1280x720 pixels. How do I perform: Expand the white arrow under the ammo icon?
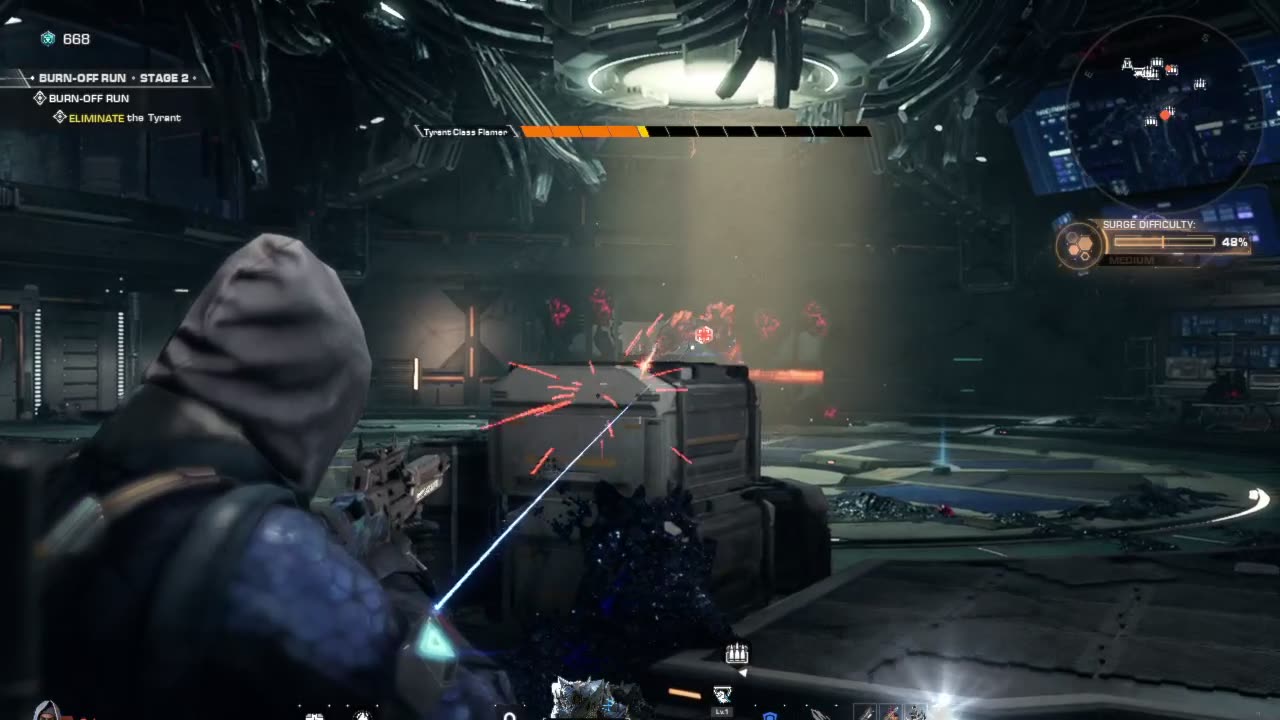tap(744, 671)
